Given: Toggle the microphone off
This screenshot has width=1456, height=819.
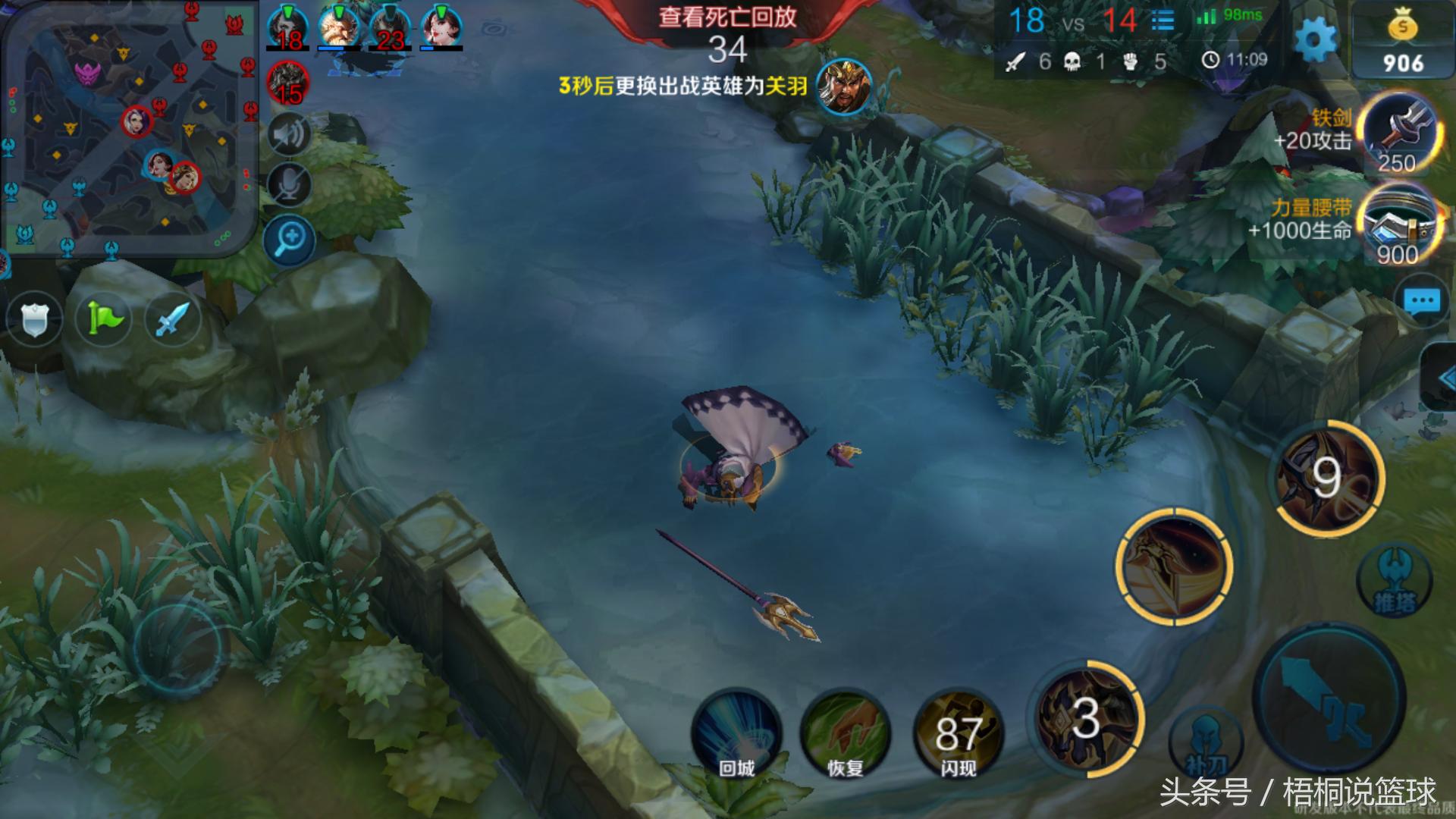Looking at the screenshot, I should coord(289,186).
